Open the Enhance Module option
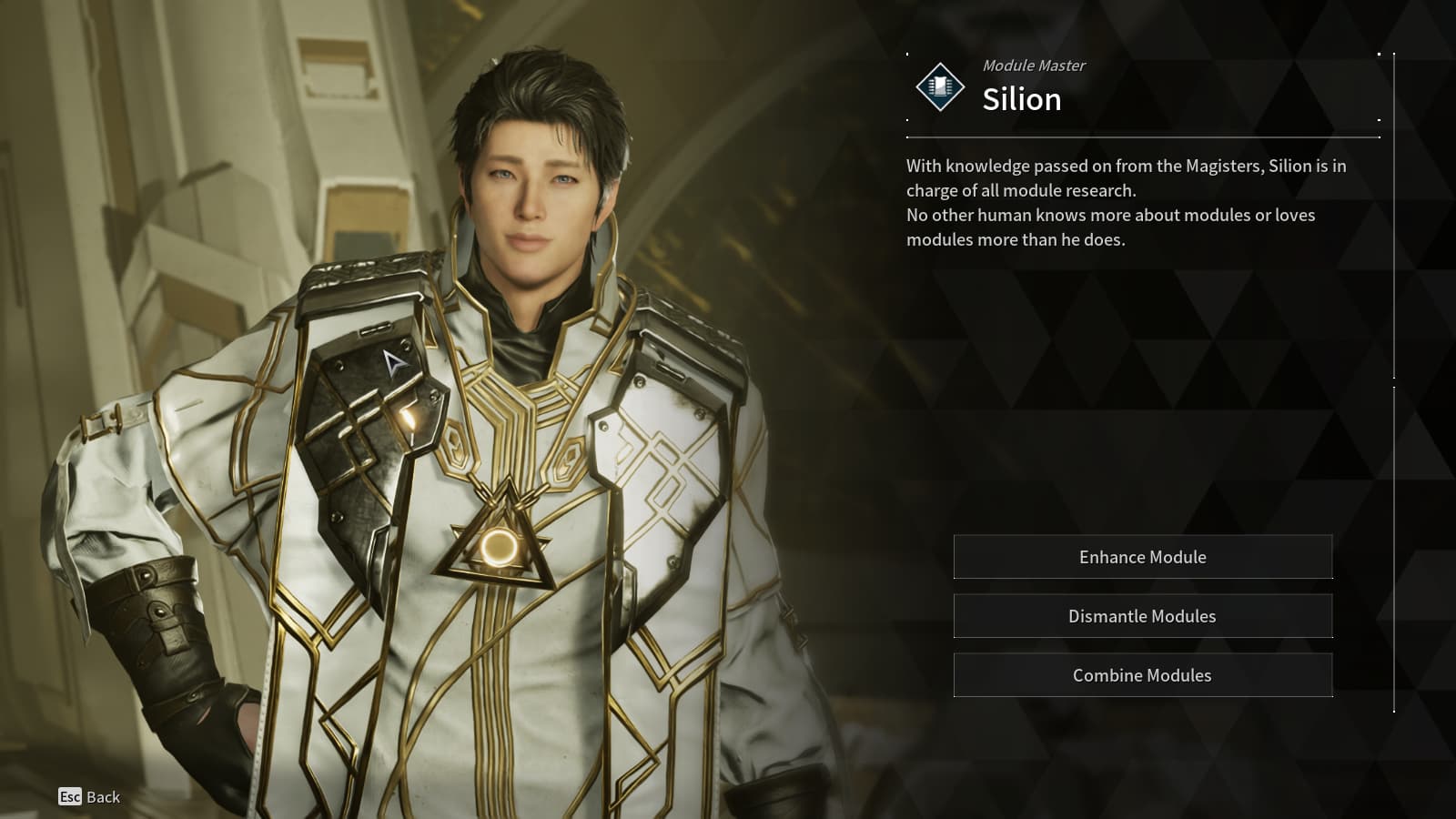 pos(1142,557)
